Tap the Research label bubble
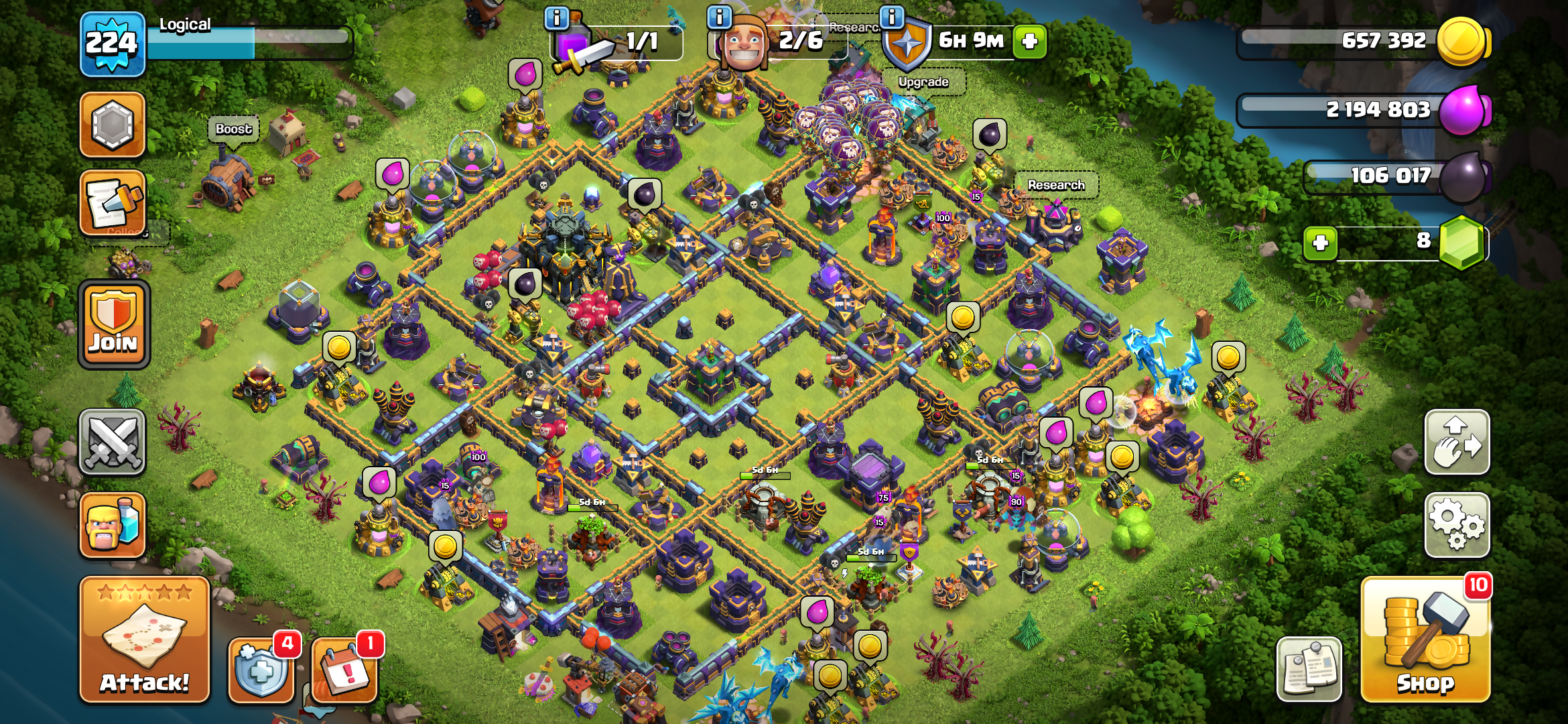The image size is (1568, 724). (1056, 185)
